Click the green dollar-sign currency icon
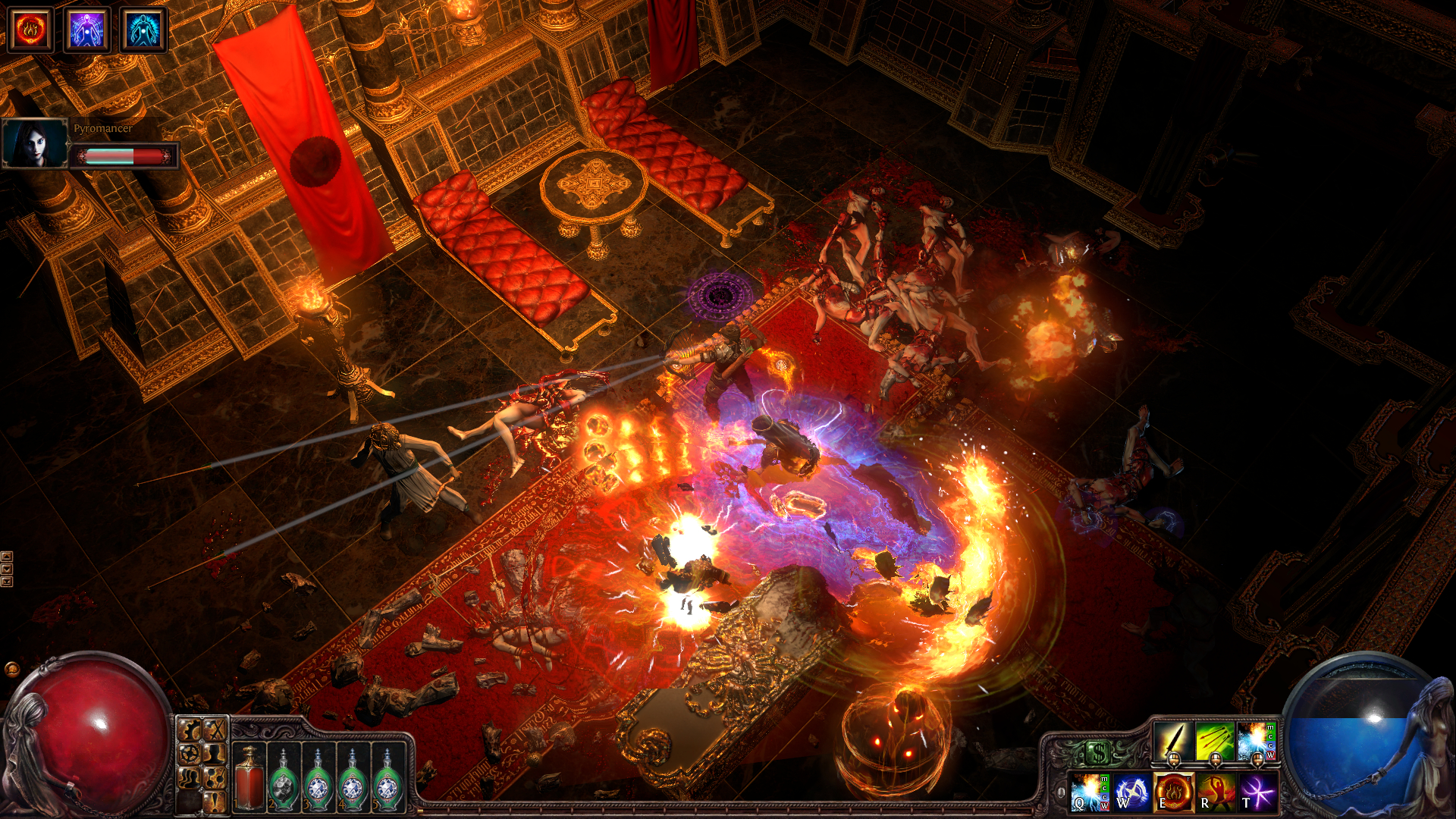This screenshot has height=819, width=1456. click(x=1098, y=752)
